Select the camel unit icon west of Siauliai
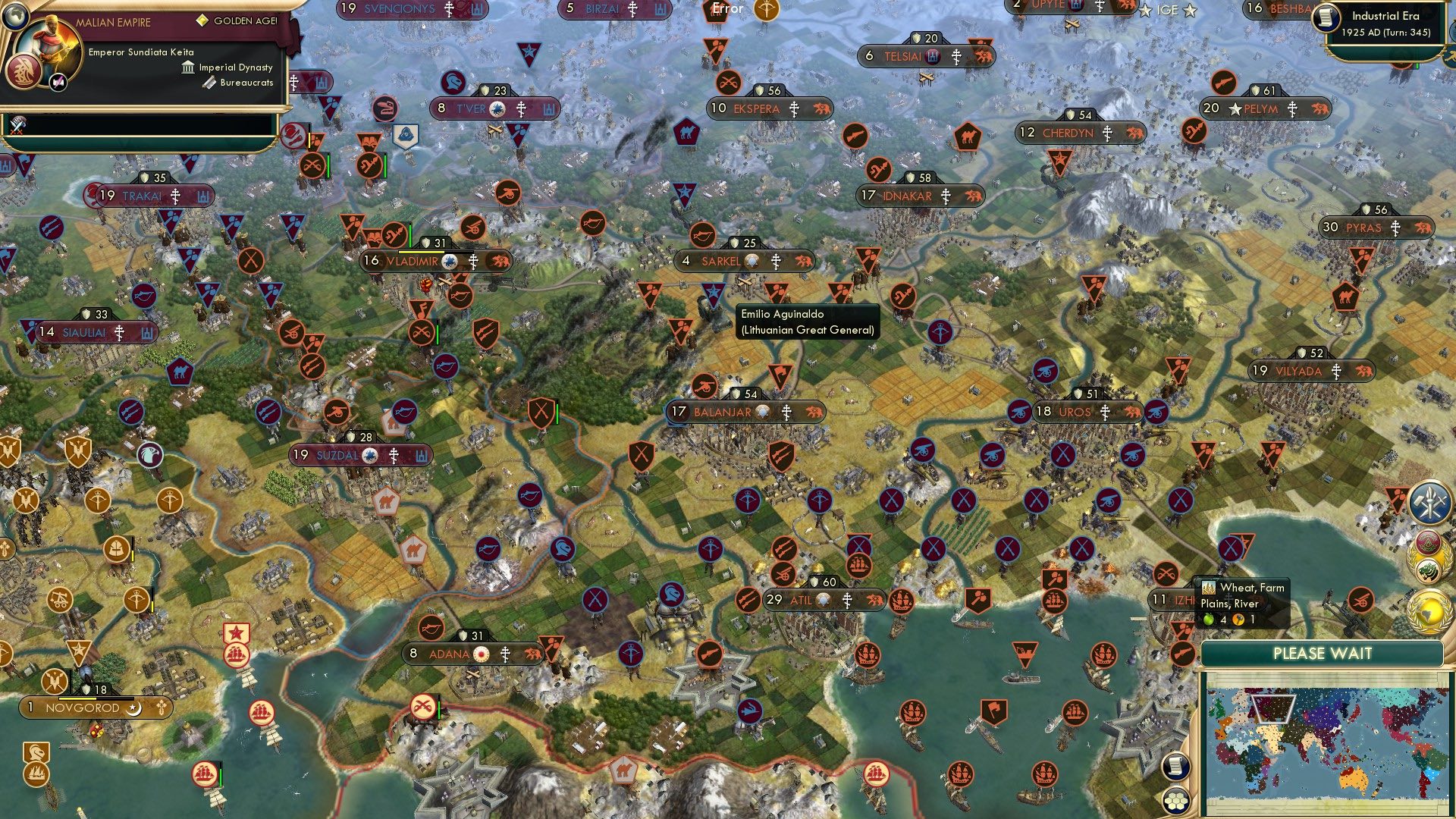The height and width of the screenshot is (819, 1456). [x=180, y=371]
